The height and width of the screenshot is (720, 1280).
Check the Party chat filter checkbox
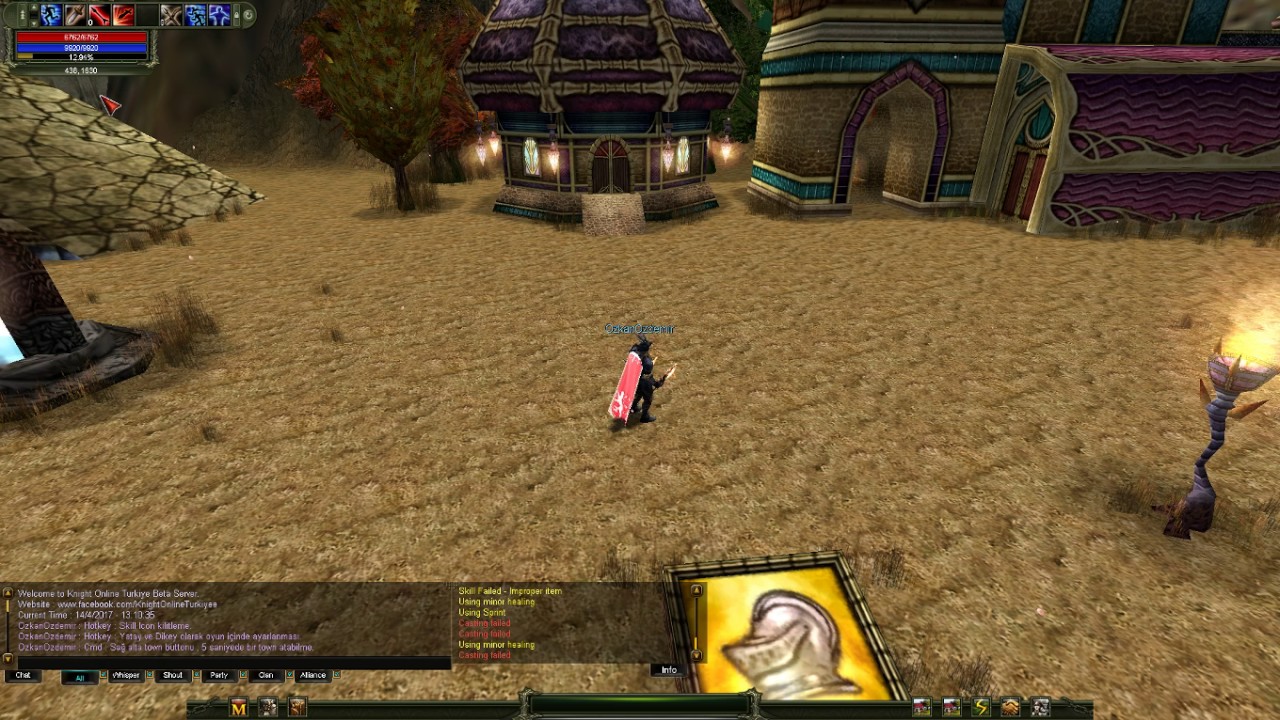[x=242, y=675]
